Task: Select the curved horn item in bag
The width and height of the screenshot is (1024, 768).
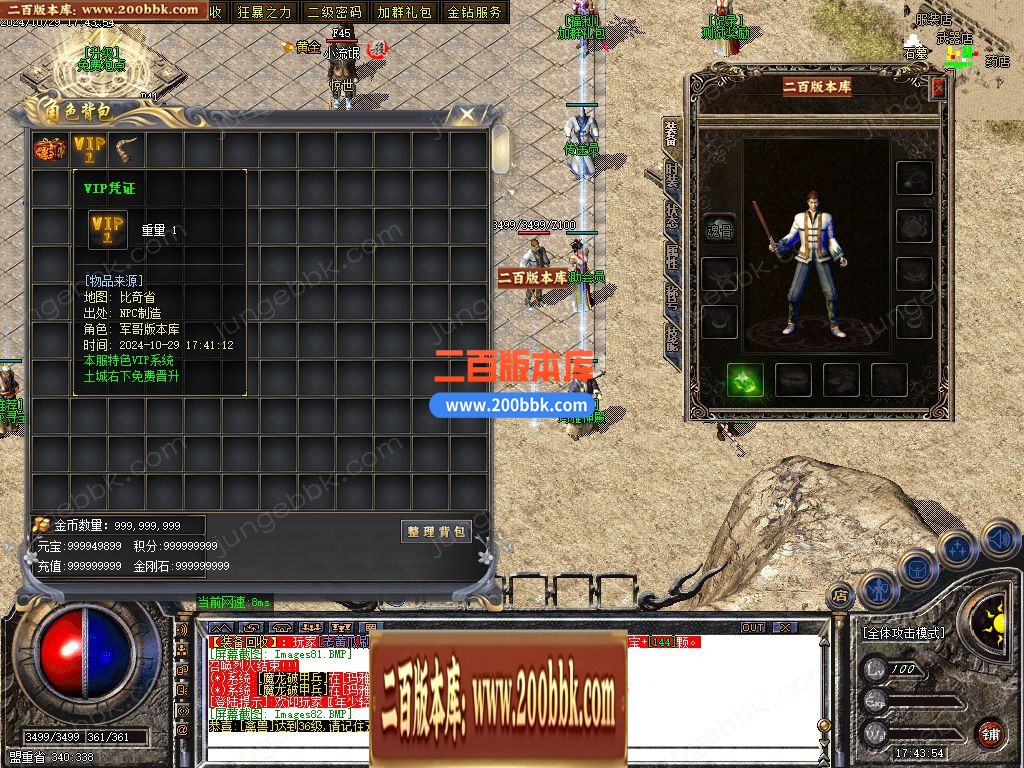Action: point(126,150)
